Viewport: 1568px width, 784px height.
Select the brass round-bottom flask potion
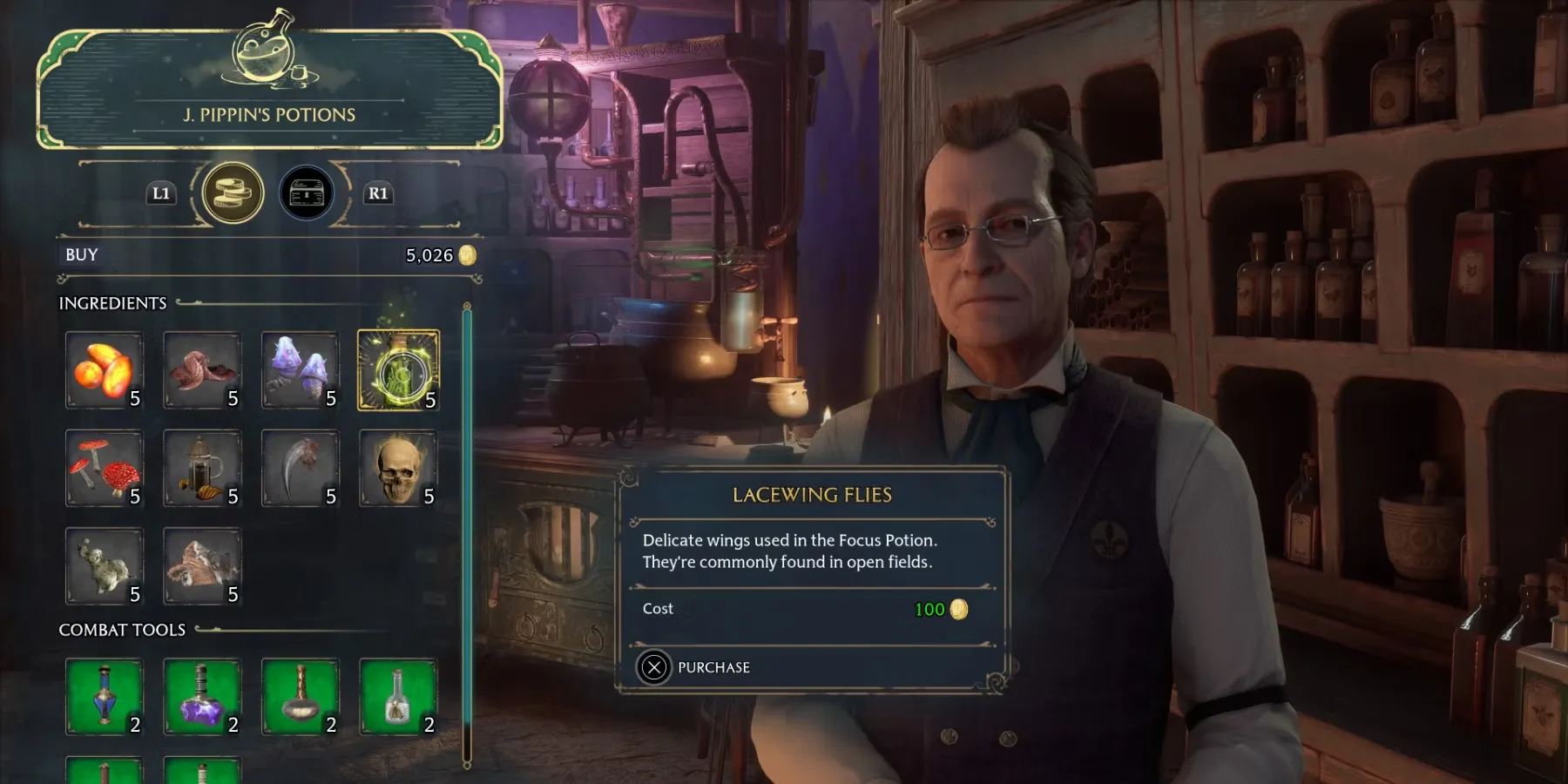(300, 697)
